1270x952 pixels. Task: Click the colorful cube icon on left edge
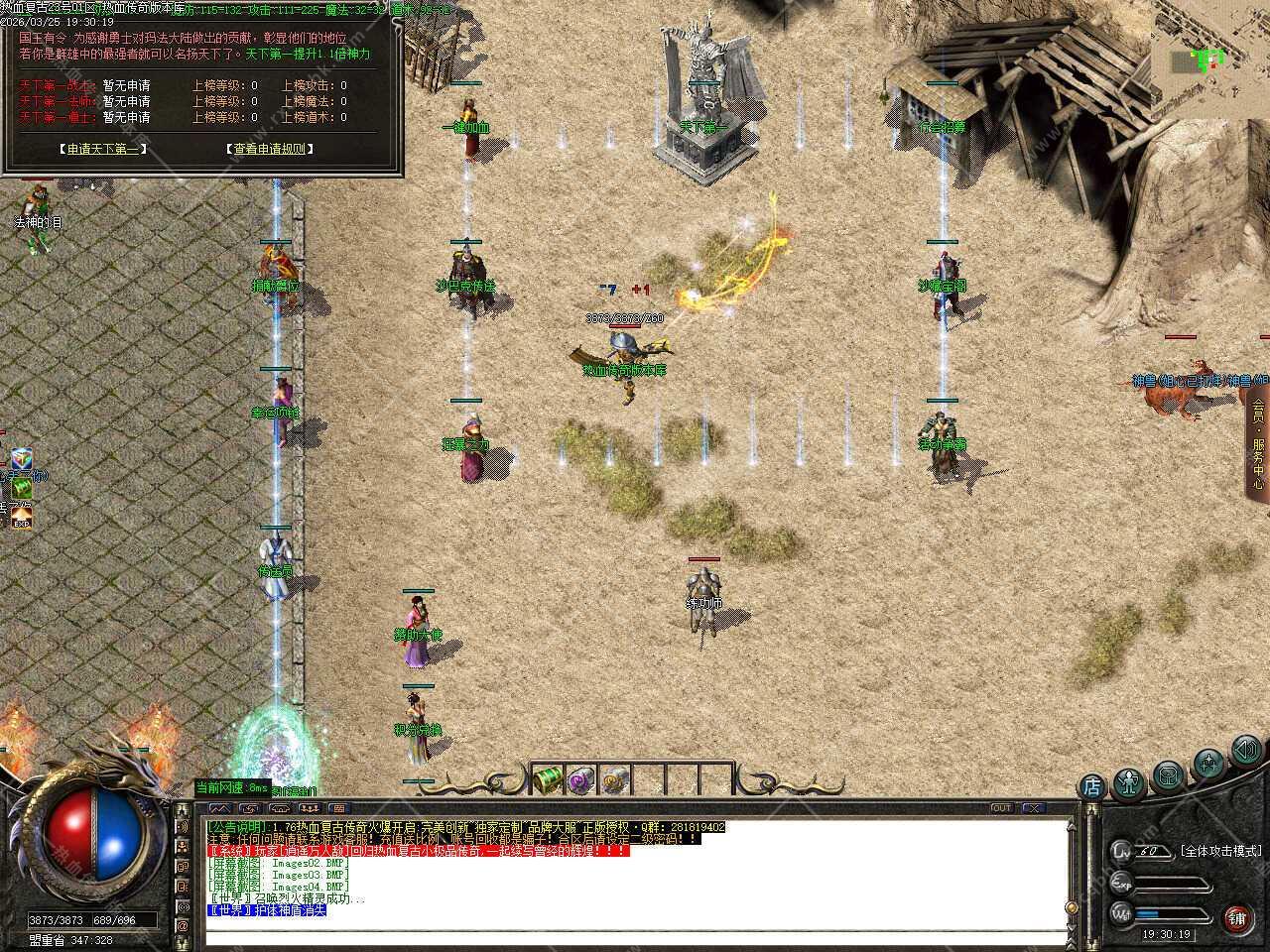[x=22, y=459]
